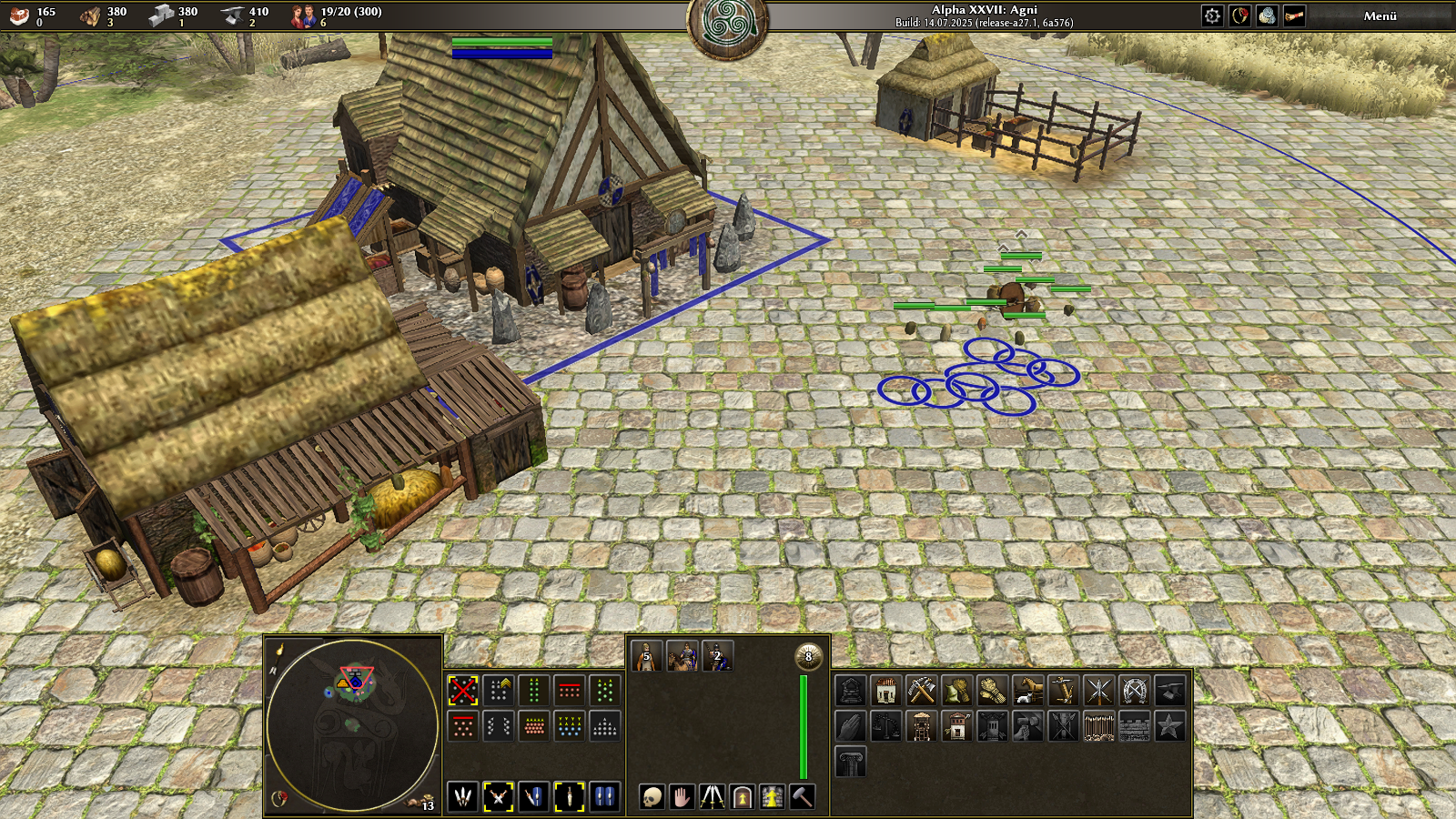Build the storehouse with crossed axe and pickaxe
The height and width of the screenshot is (819, 1456).
921,691
